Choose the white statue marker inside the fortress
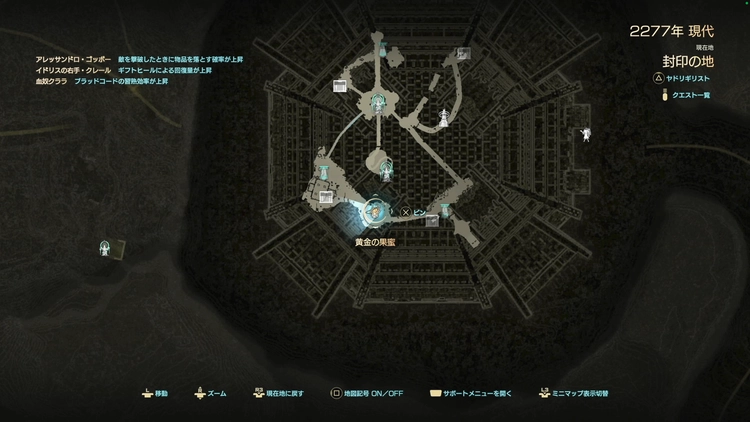The height and width of the screenshot is (422, 750). [x=443, y=117]
